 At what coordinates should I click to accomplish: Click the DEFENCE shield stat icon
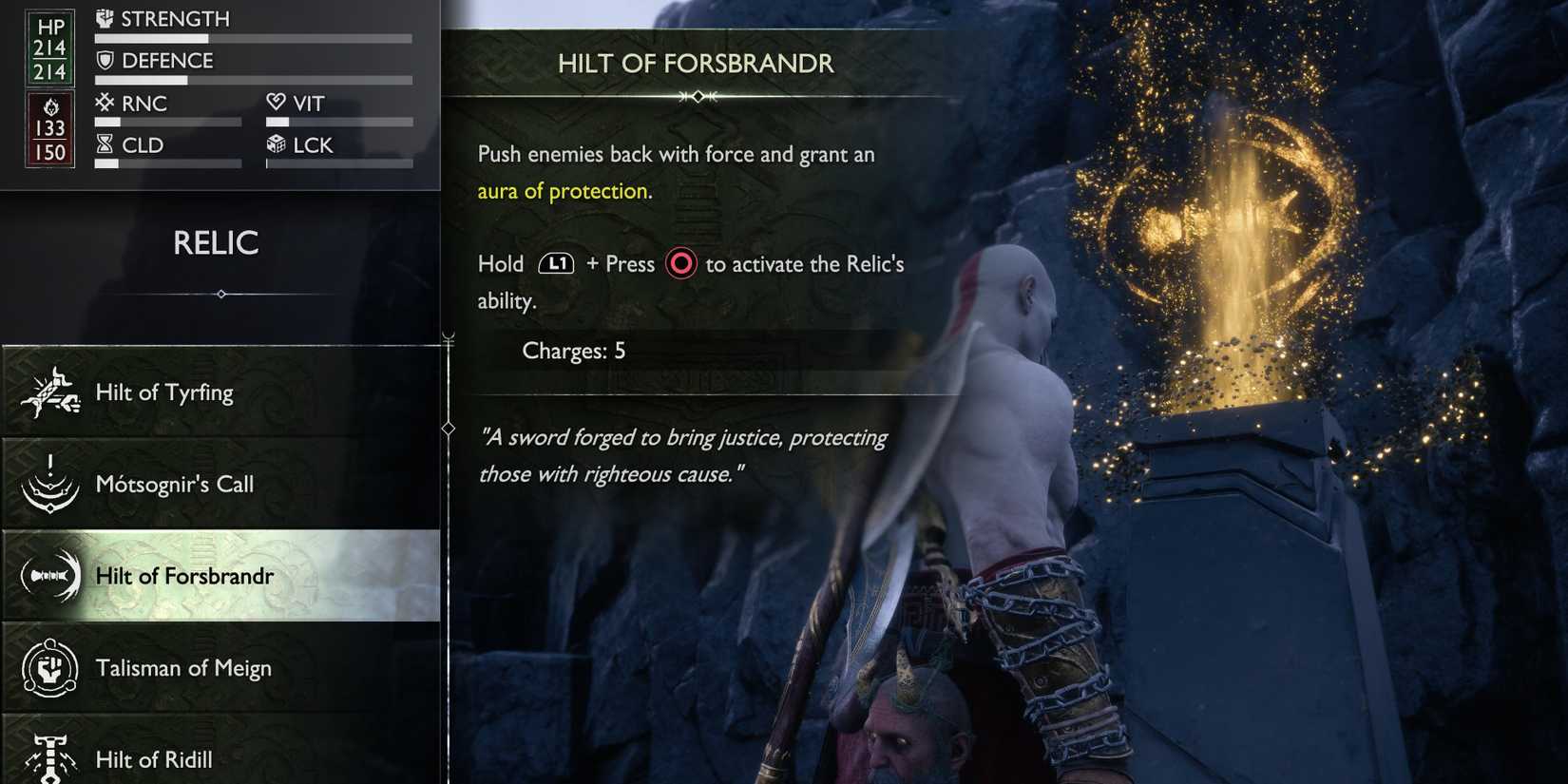106,60
